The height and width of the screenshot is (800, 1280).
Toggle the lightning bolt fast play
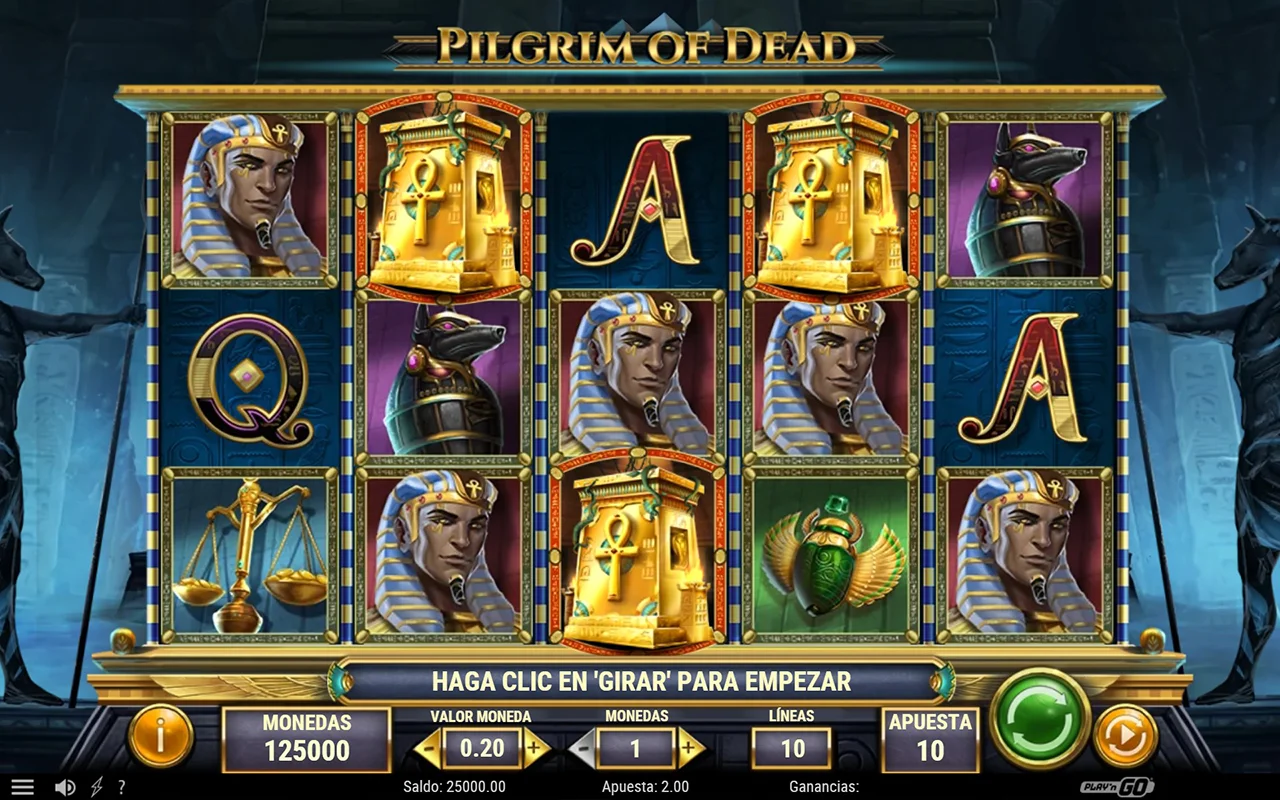[x=97, y=787]
